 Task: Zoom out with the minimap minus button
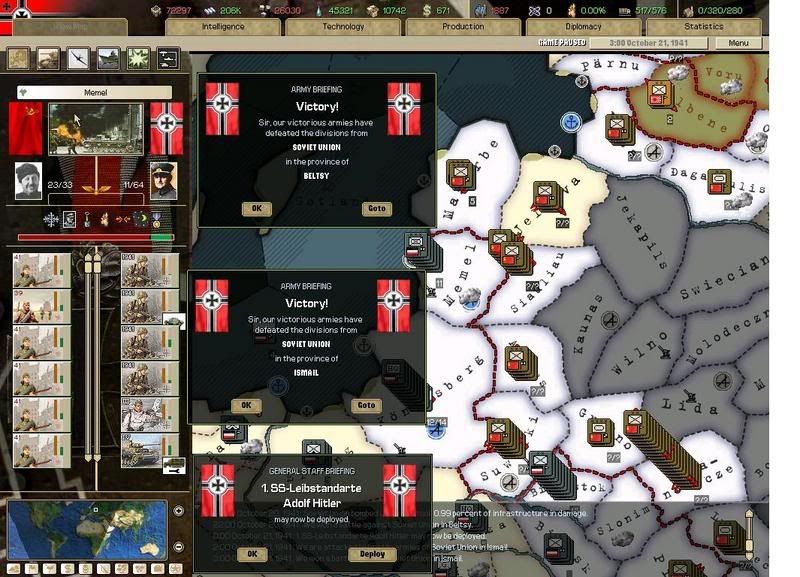[x=178, y=547]
